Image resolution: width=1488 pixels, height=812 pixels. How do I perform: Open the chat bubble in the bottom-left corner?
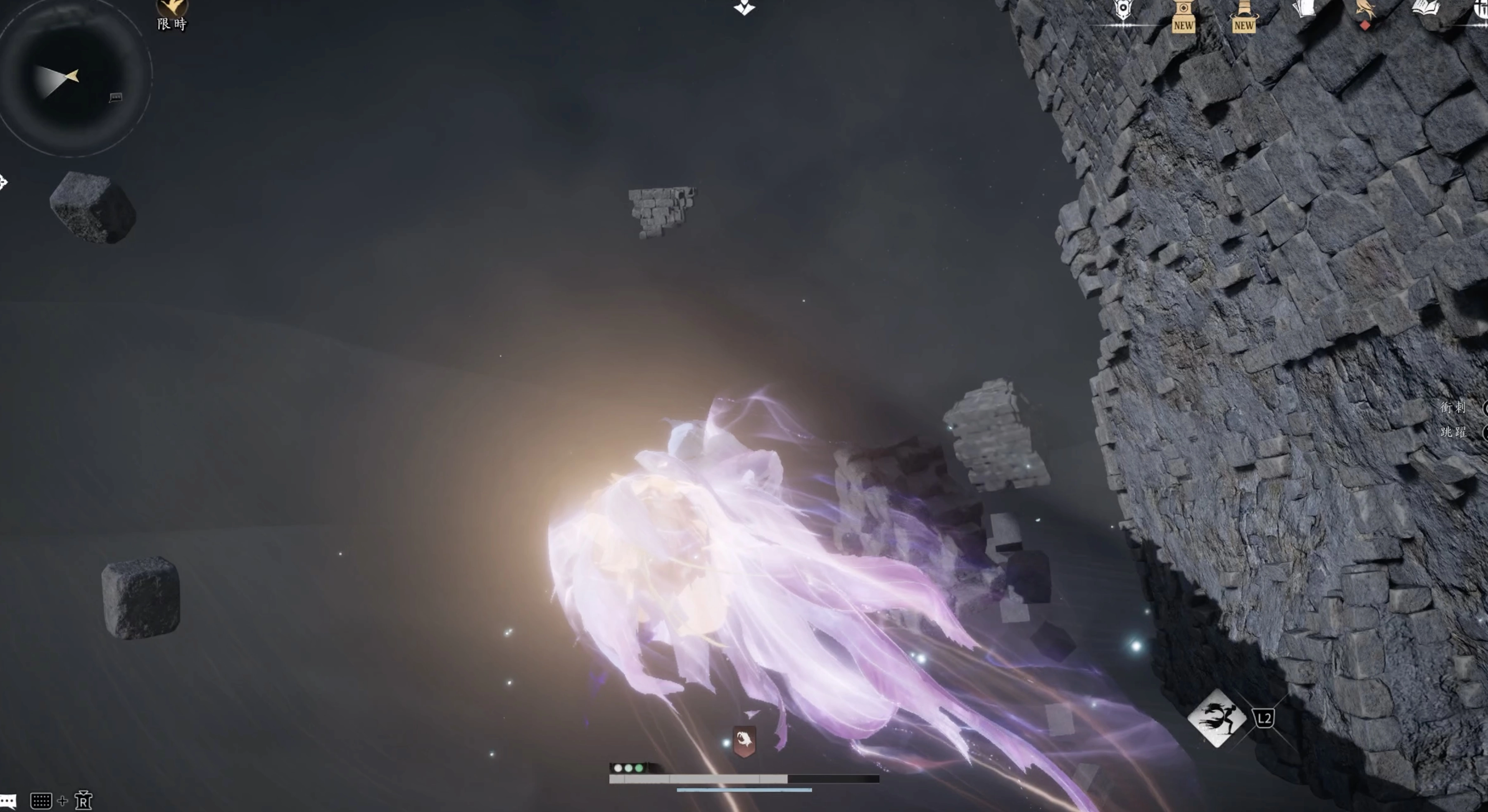pyautogui.click(x=8, y=802)
